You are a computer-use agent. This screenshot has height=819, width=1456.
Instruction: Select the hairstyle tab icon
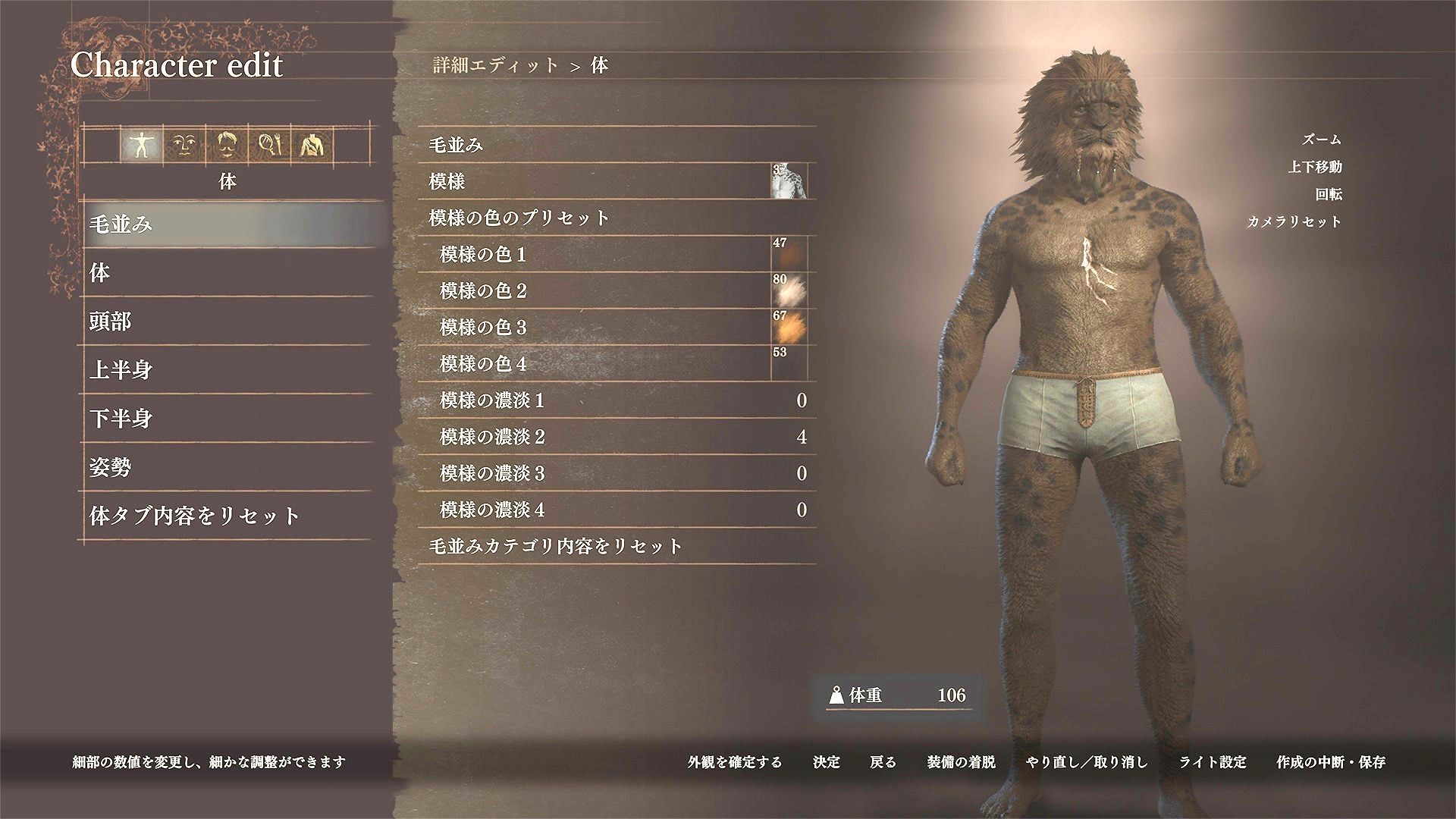click(x=227, y=144)
